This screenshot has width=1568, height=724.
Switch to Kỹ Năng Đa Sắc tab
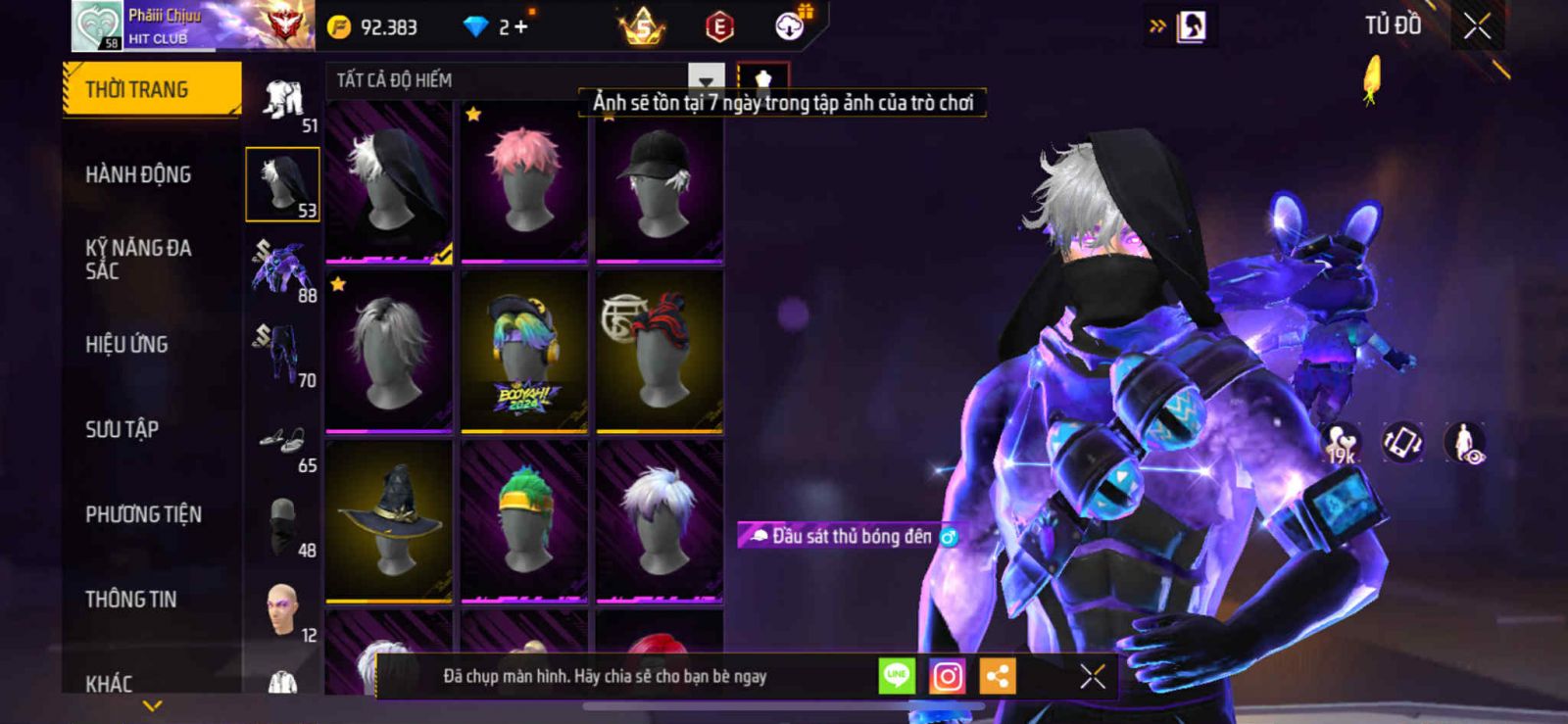tap(138, 259)
